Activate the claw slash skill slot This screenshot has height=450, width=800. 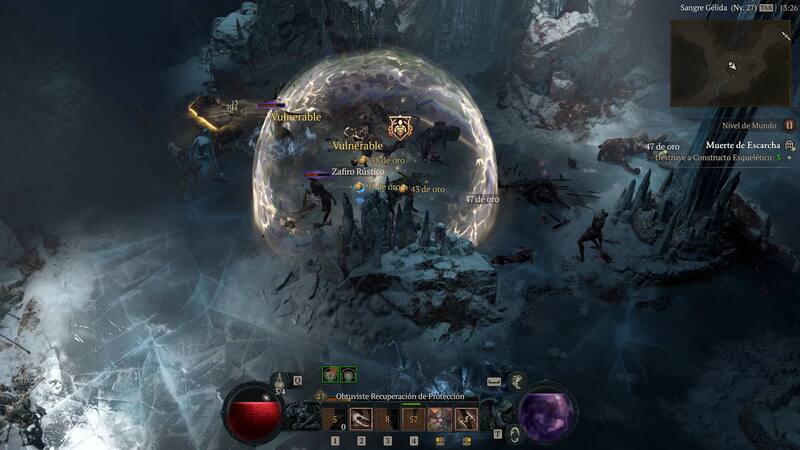pos(361,420)
